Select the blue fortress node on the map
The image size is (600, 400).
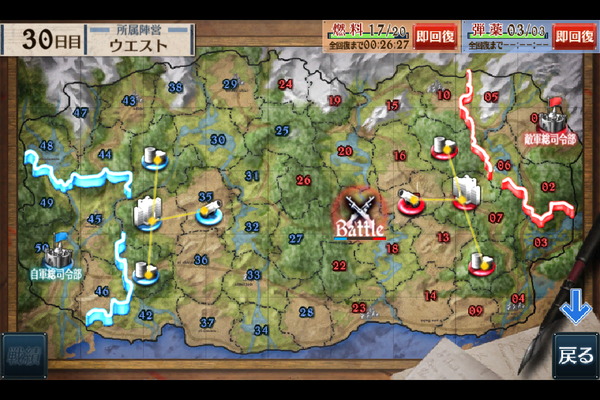148,212
